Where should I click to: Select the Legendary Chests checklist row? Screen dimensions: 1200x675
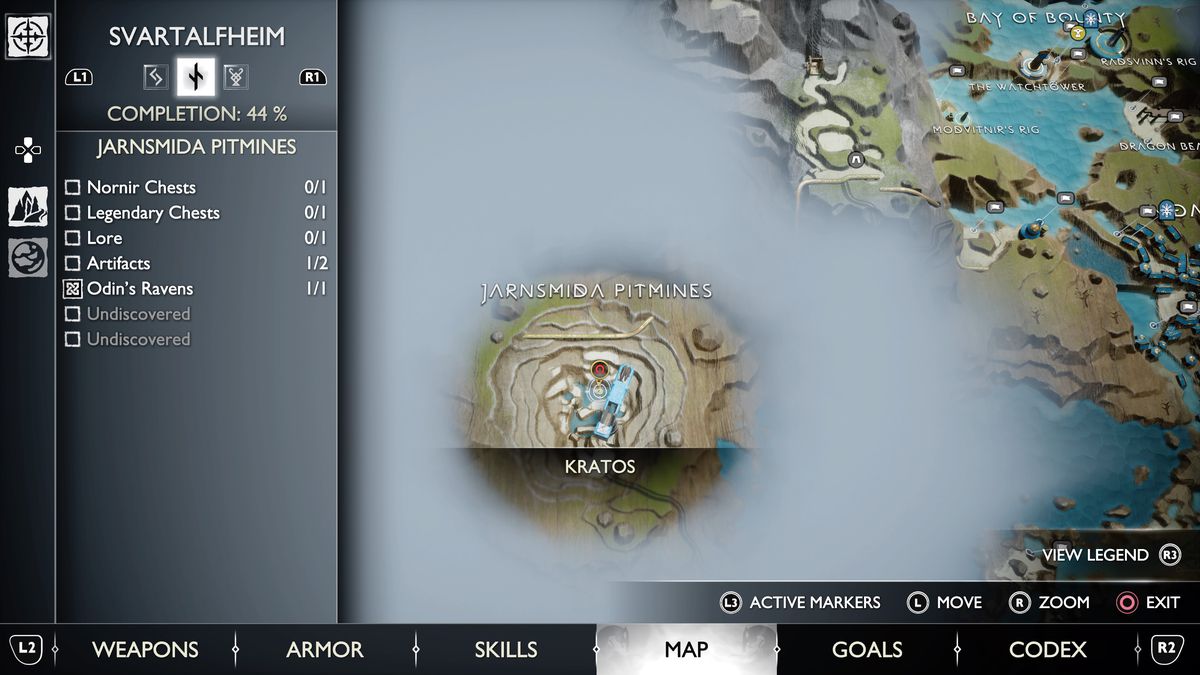click(195, 213)
